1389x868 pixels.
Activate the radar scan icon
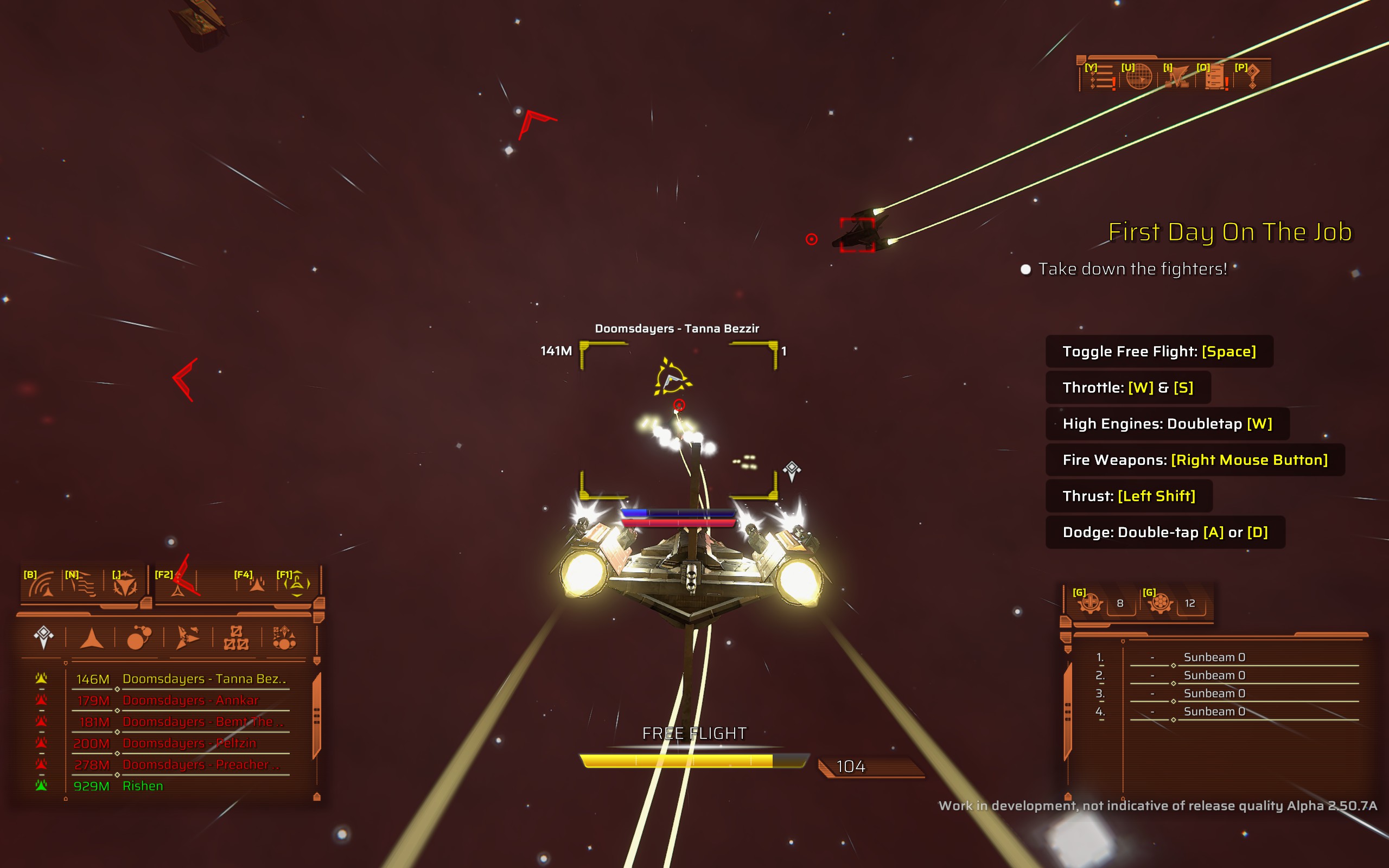click(x=41, y=585)
